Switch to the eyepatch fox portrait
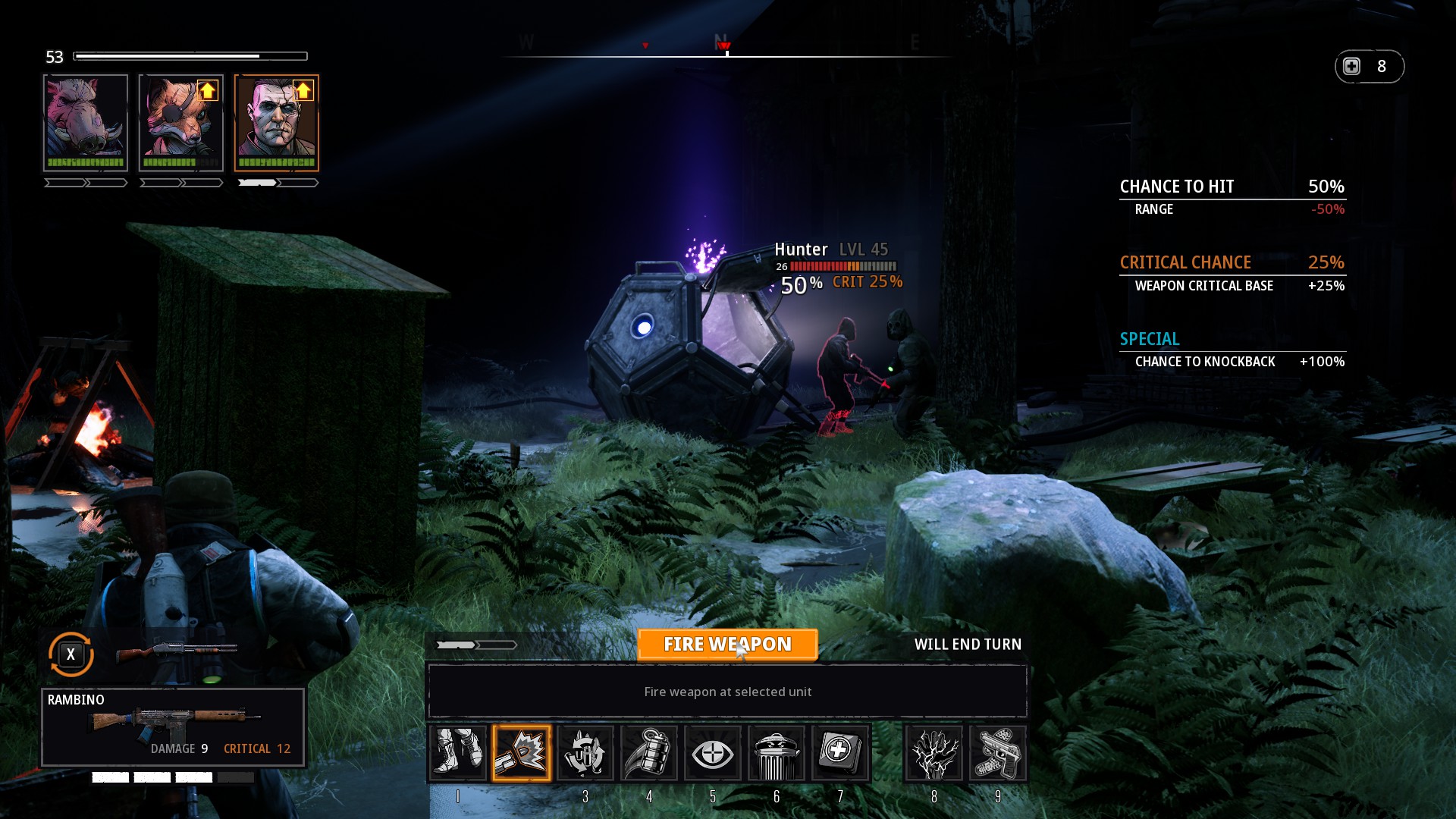The width and height of the screenshot is (1456, 819). click(181, 122)
